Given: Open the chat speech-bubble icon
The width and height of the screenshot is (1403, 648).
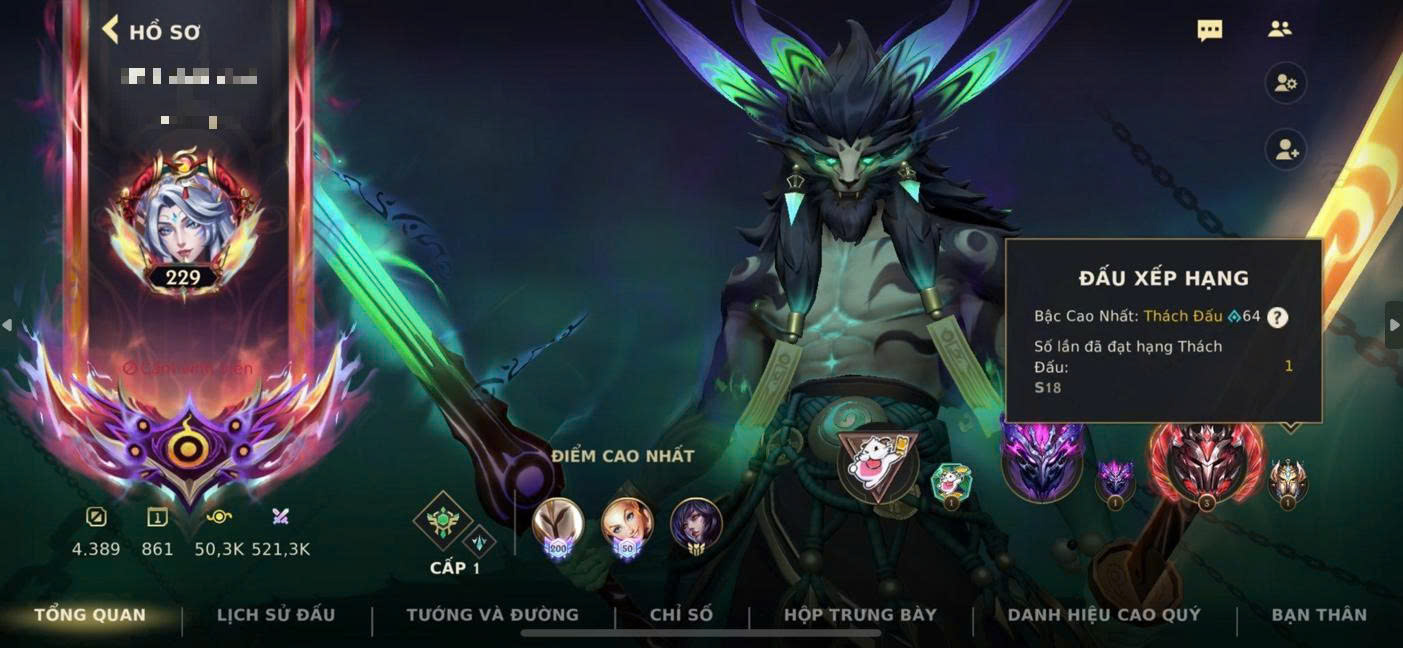Looking at the screenshot, I should (x=1210, y=30).
